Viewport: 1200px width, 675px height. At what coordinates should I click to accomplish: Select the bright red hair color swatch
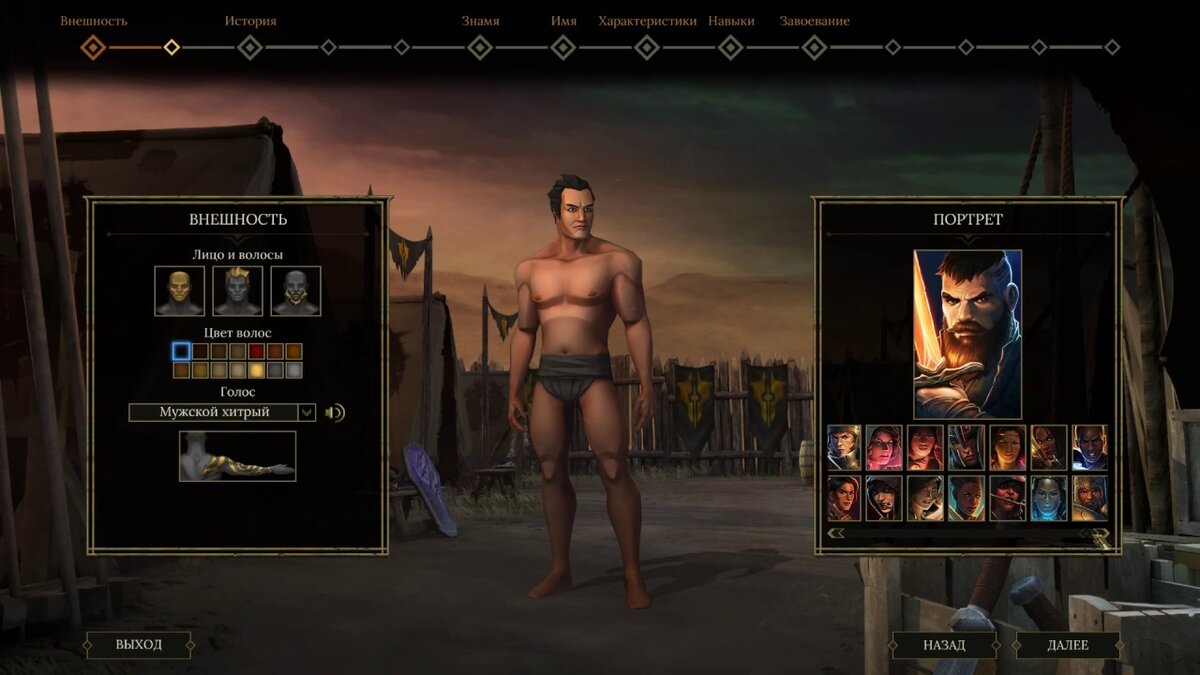point(256,351)
